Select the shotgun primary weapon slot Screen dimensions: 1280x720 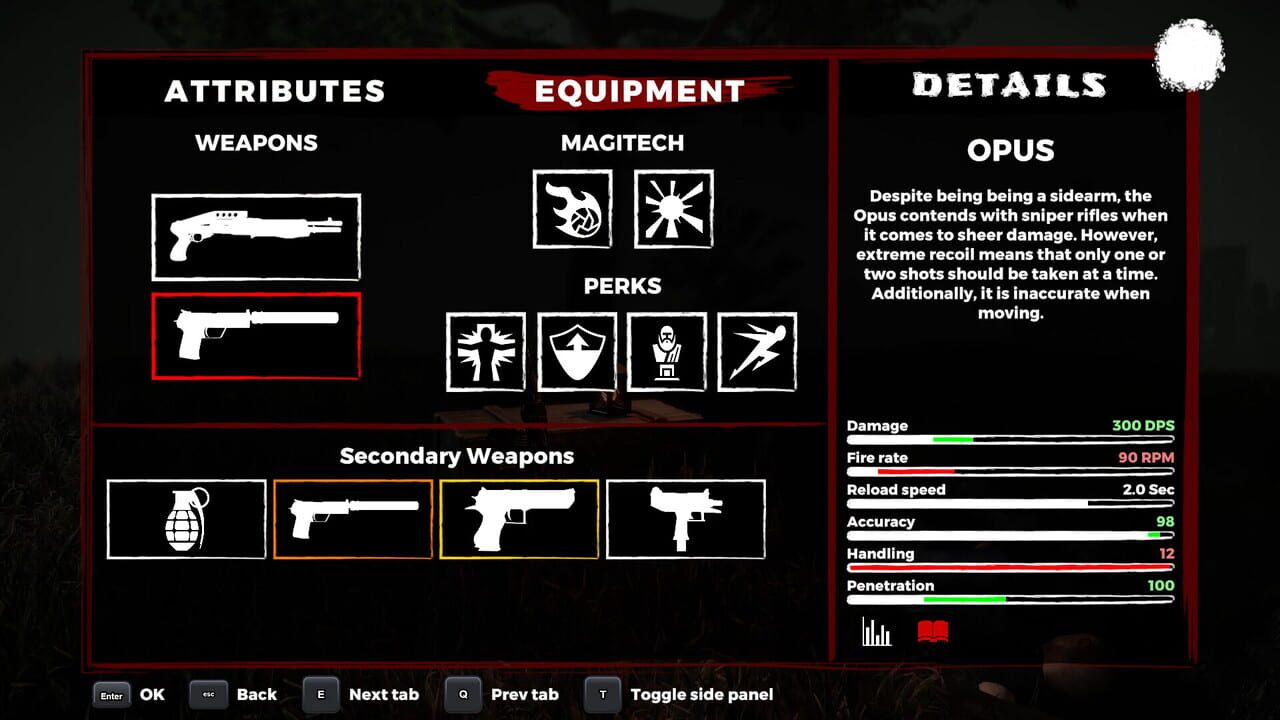pos(255,236)
